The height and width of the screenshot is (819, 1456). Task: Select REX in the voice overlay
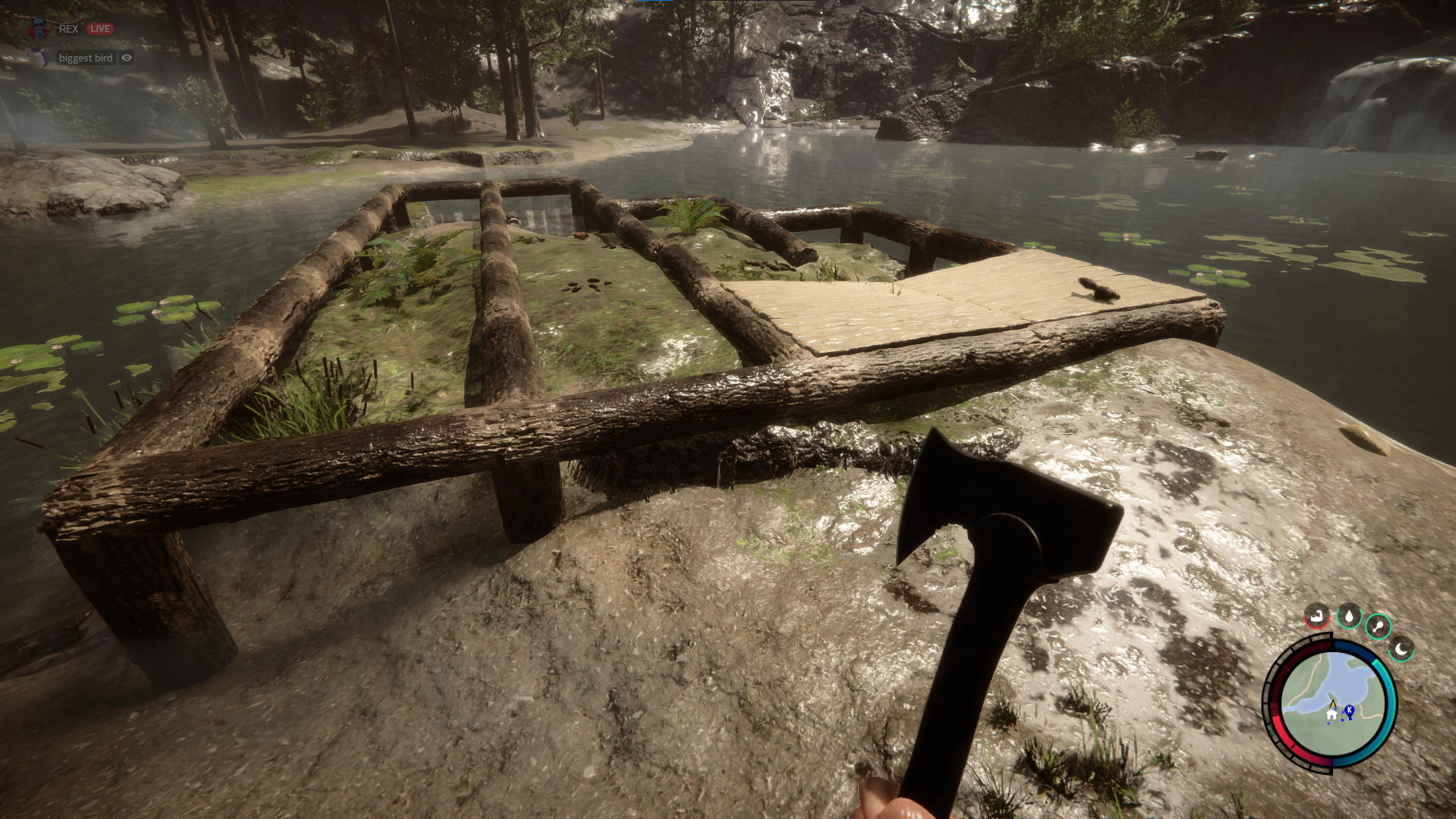pyautogui.click(x=68, y=29)
